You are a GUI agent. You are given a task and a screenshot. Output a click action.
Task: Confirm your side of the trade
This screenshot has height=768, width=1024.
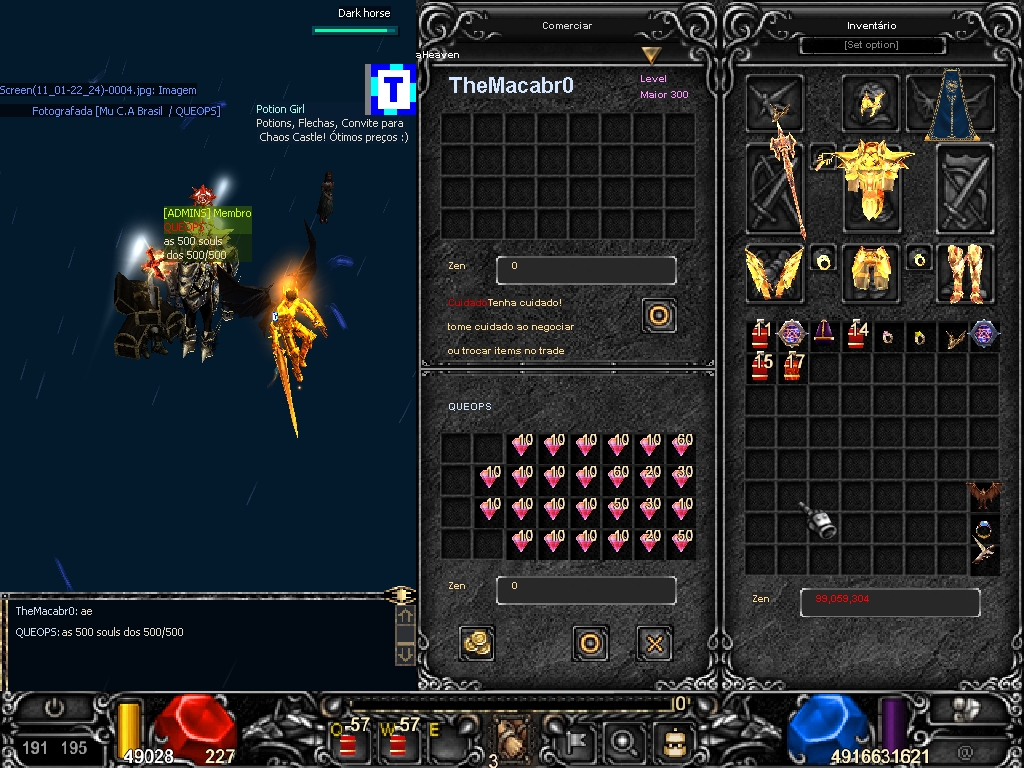[x=590, y=643]
